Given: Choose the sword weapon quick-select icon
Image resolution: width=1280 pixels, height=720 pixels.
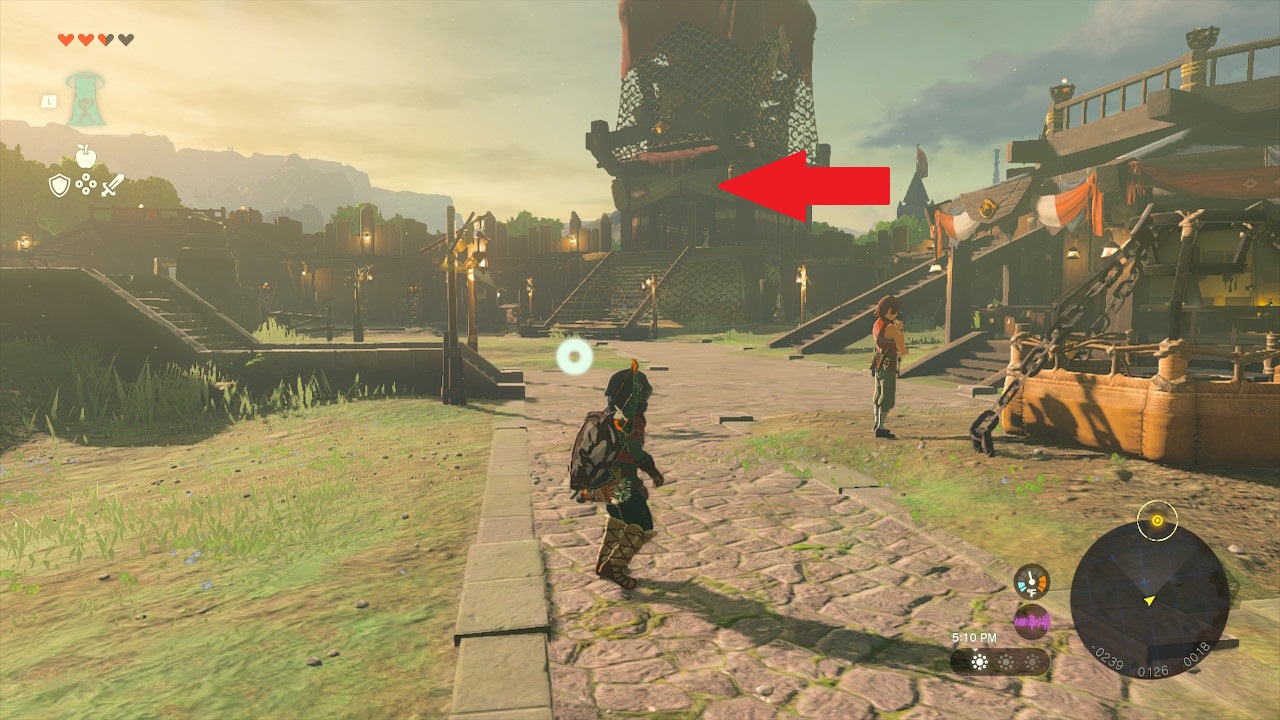Looking at the screenshot, I should tap(112, 185).
